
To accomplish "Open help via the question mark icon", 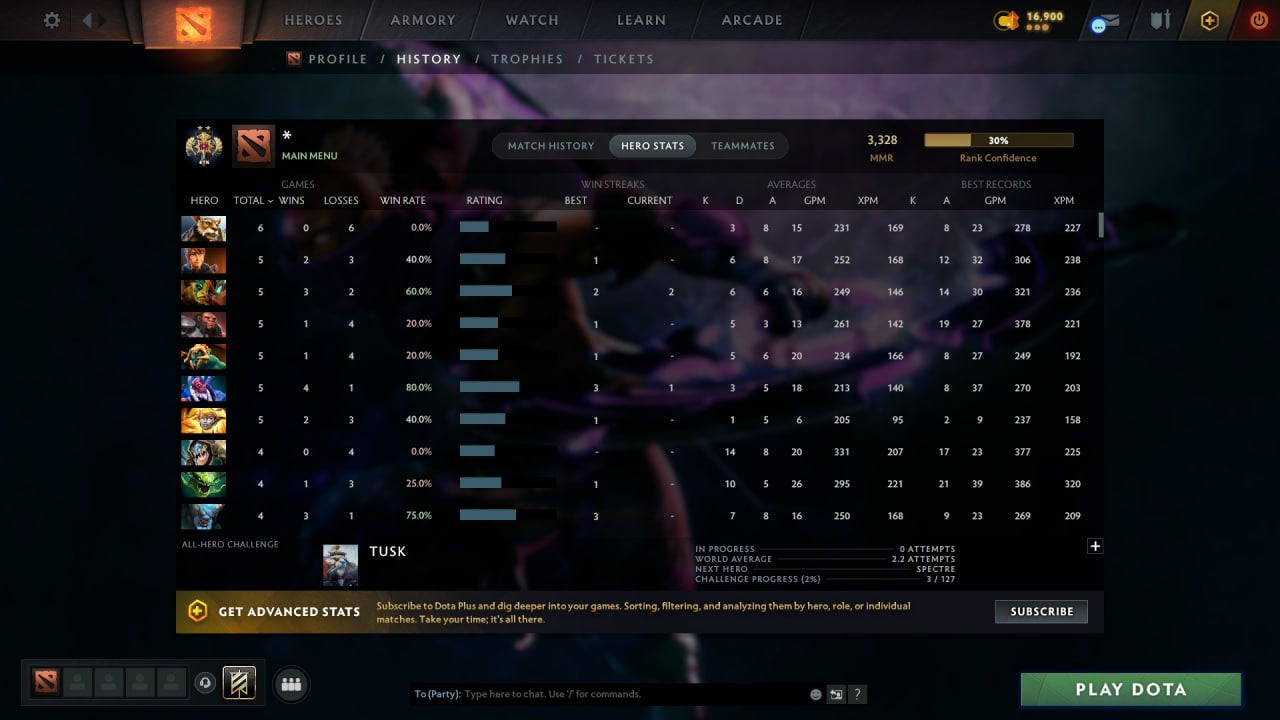I will coord(858,694).
